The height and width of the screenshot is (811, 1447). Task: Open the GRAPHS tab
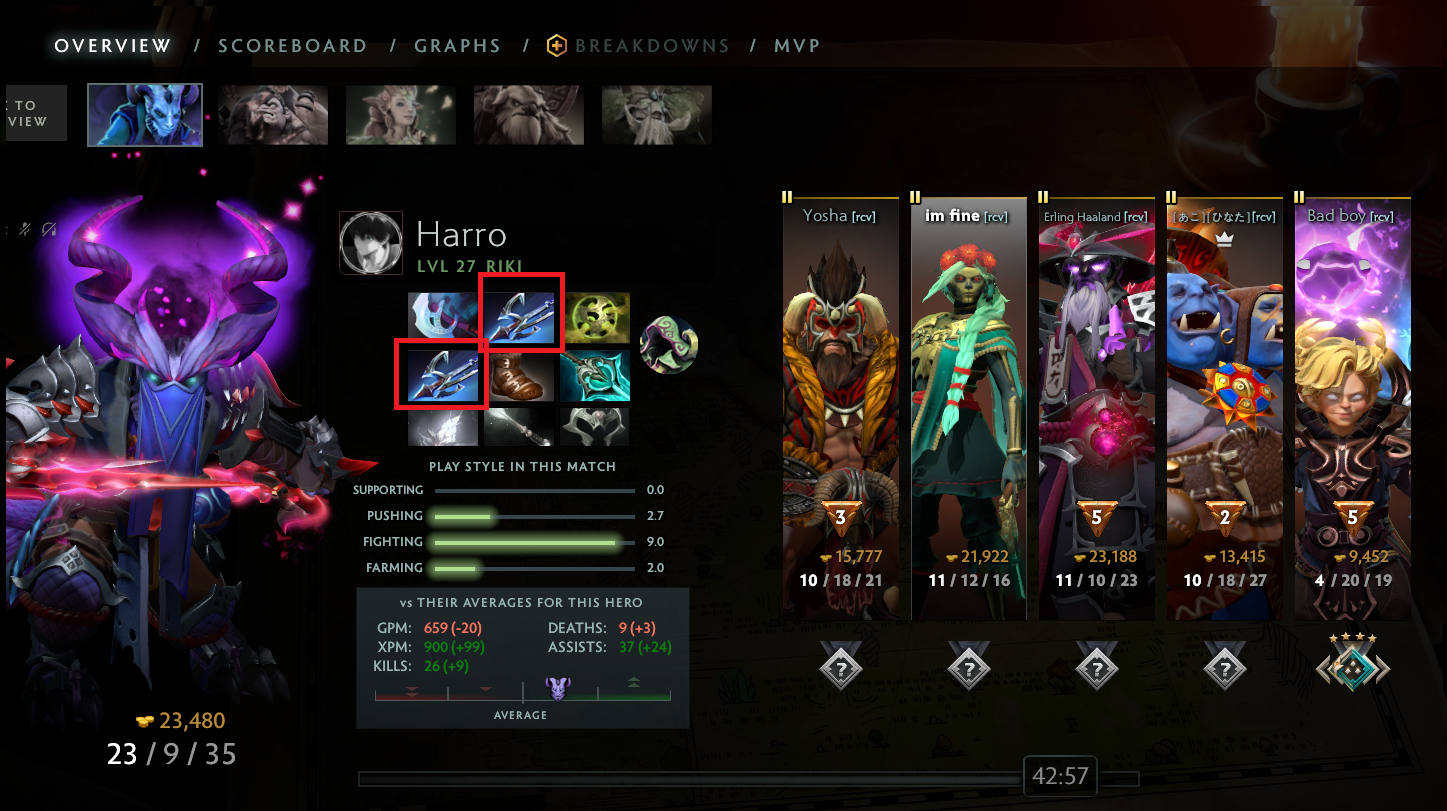tap(458, 45)
